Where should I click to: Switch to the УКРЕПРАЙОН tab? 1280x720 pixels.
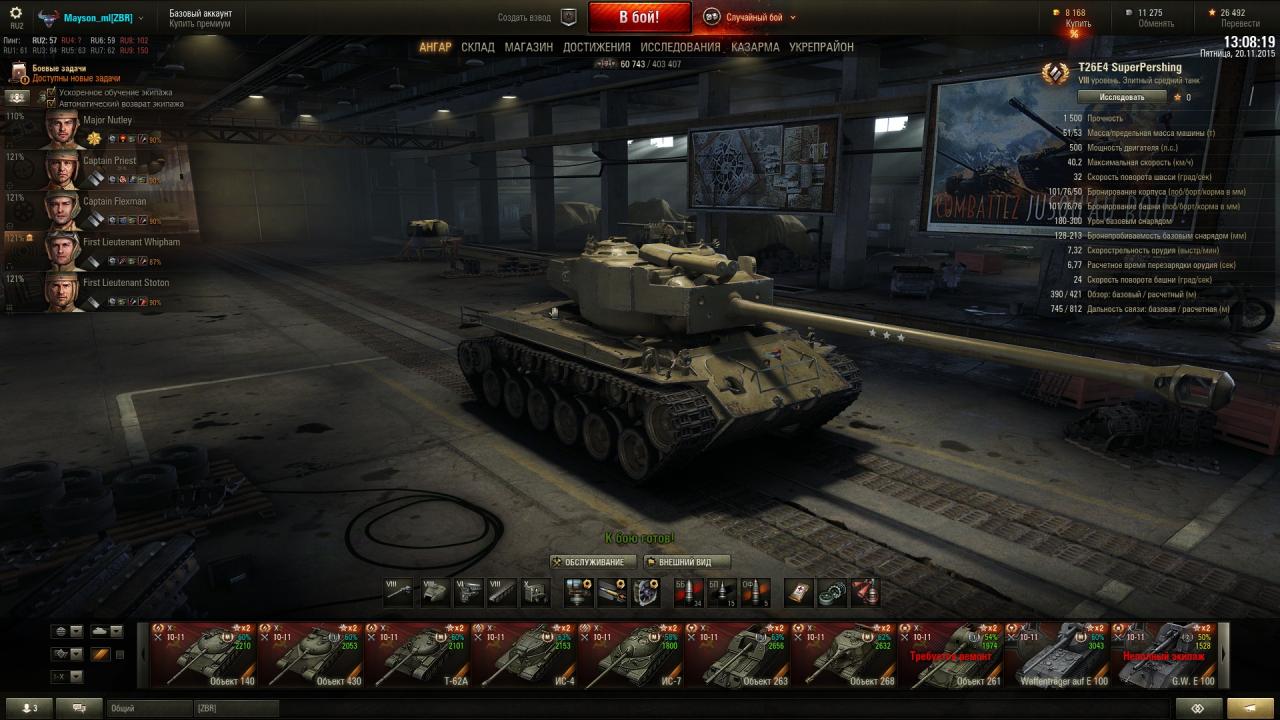click(821, 47)
